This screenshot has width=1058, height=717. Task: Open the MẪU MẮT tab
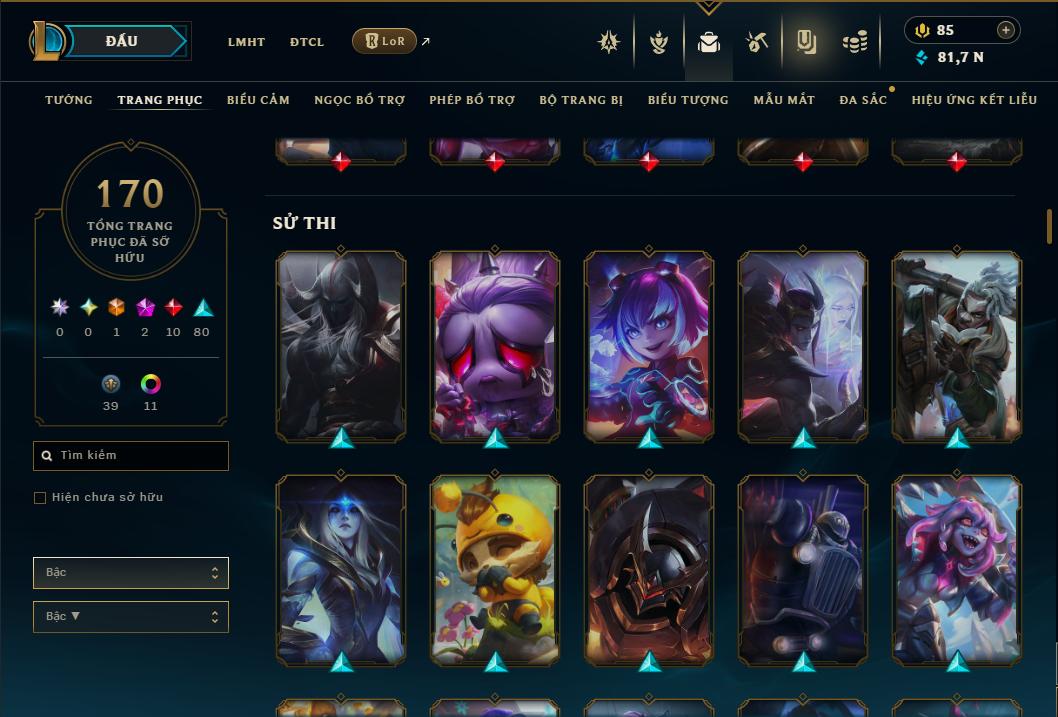pyautogui.click(x=784, y=100)
